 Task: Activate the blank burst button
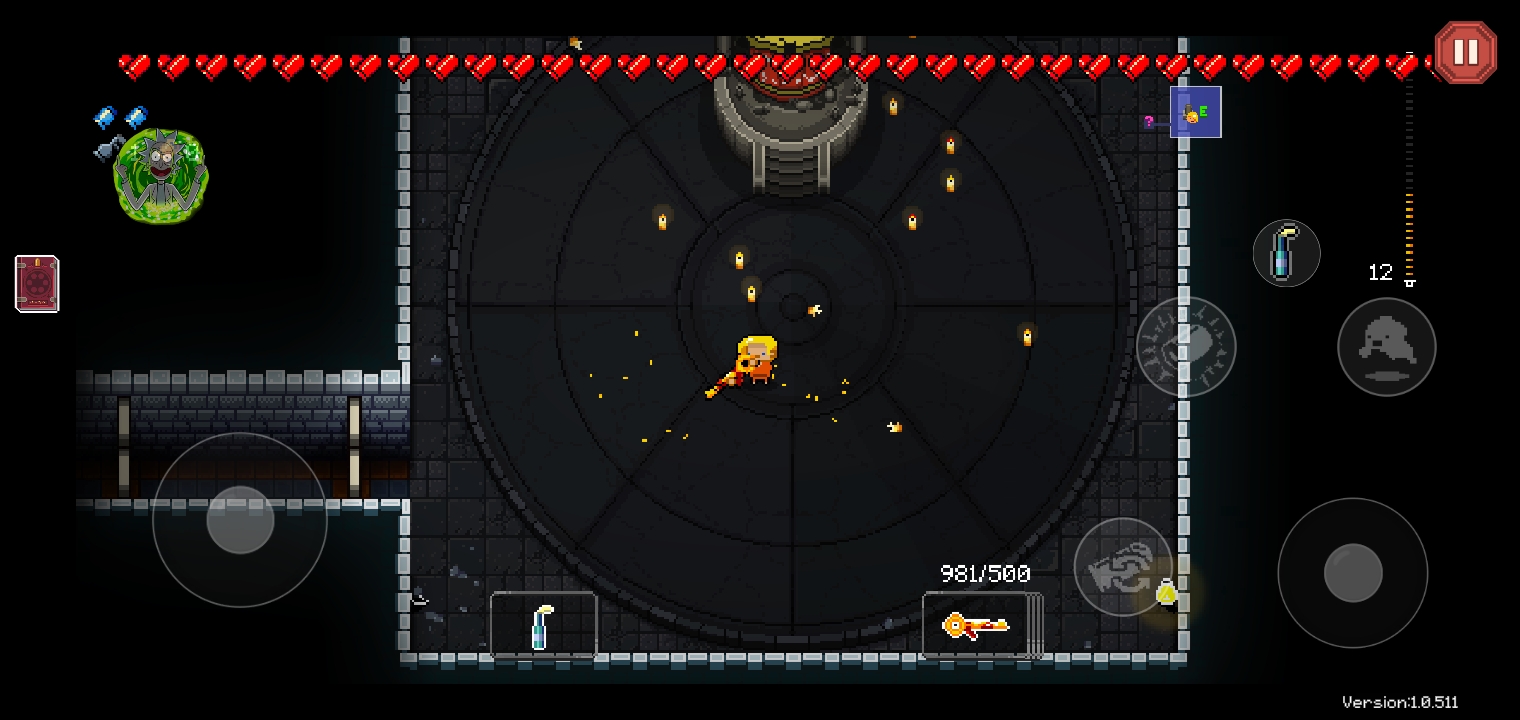point(1186,346)
